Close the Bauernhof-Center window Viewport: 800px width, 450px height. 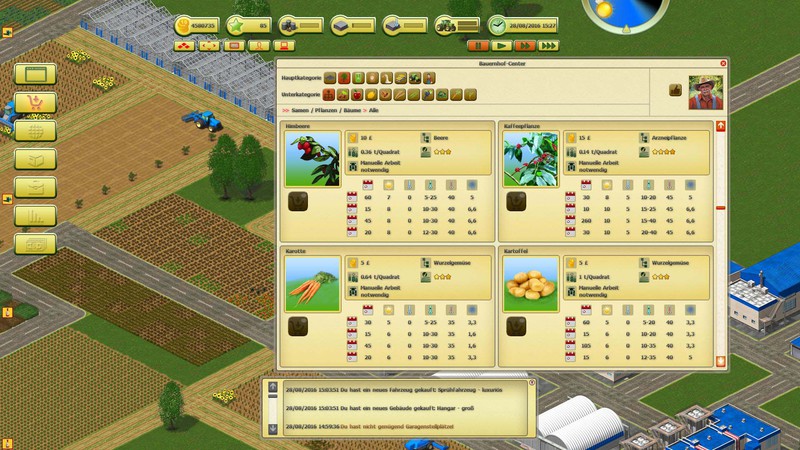(x=722, y=63)
